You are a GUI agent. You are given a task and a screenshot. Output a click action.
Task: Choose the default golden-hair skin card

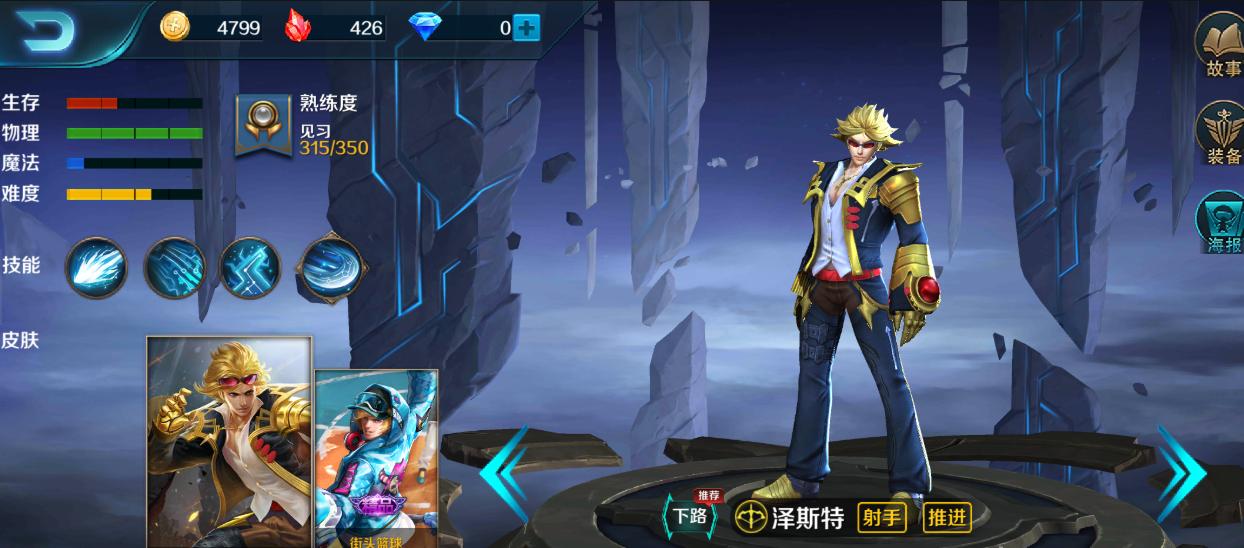[x=229, y=441]
